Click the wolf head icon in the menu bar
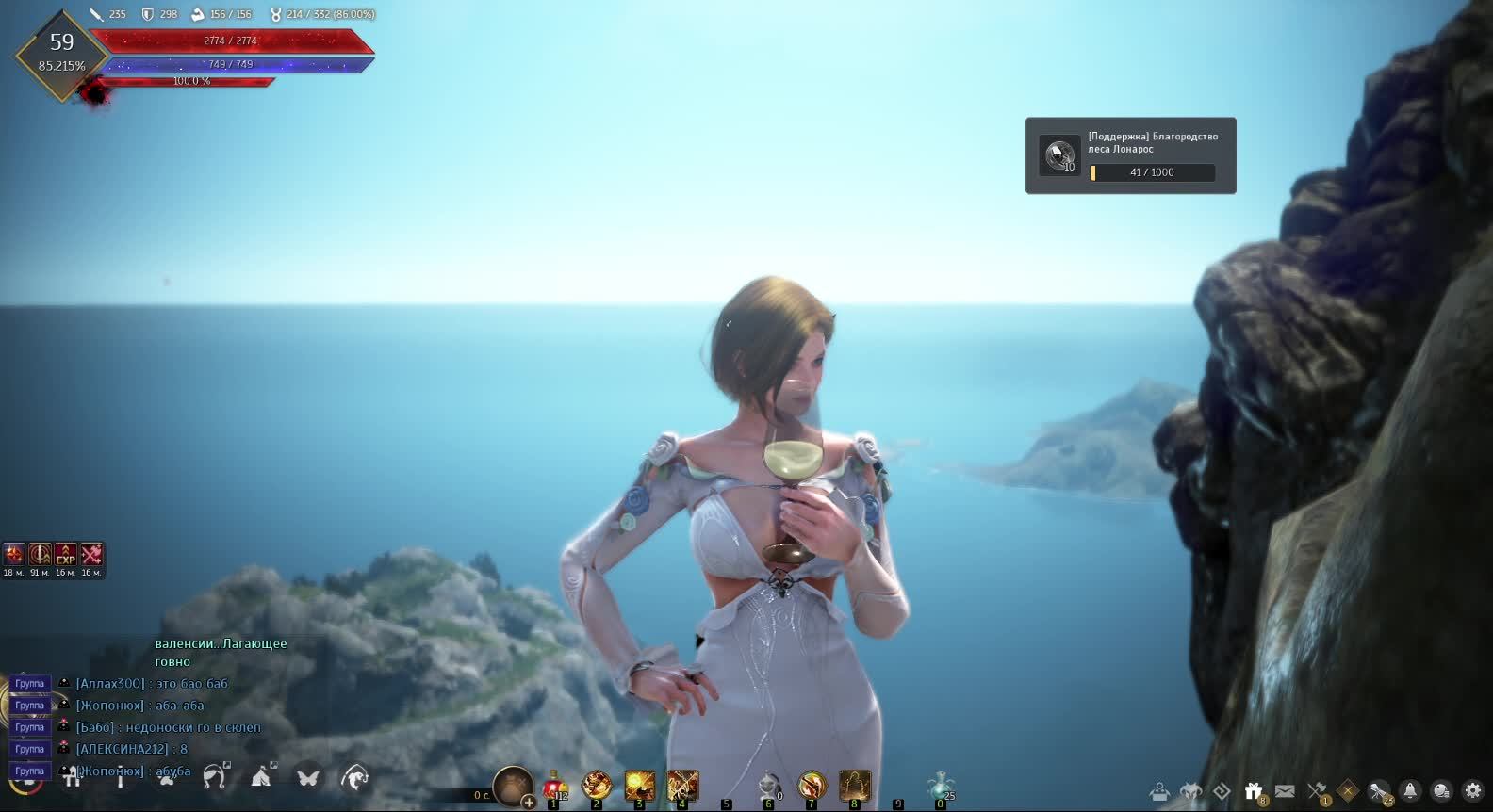Viewport: 1493px width, 812px height. [1191, 790]
